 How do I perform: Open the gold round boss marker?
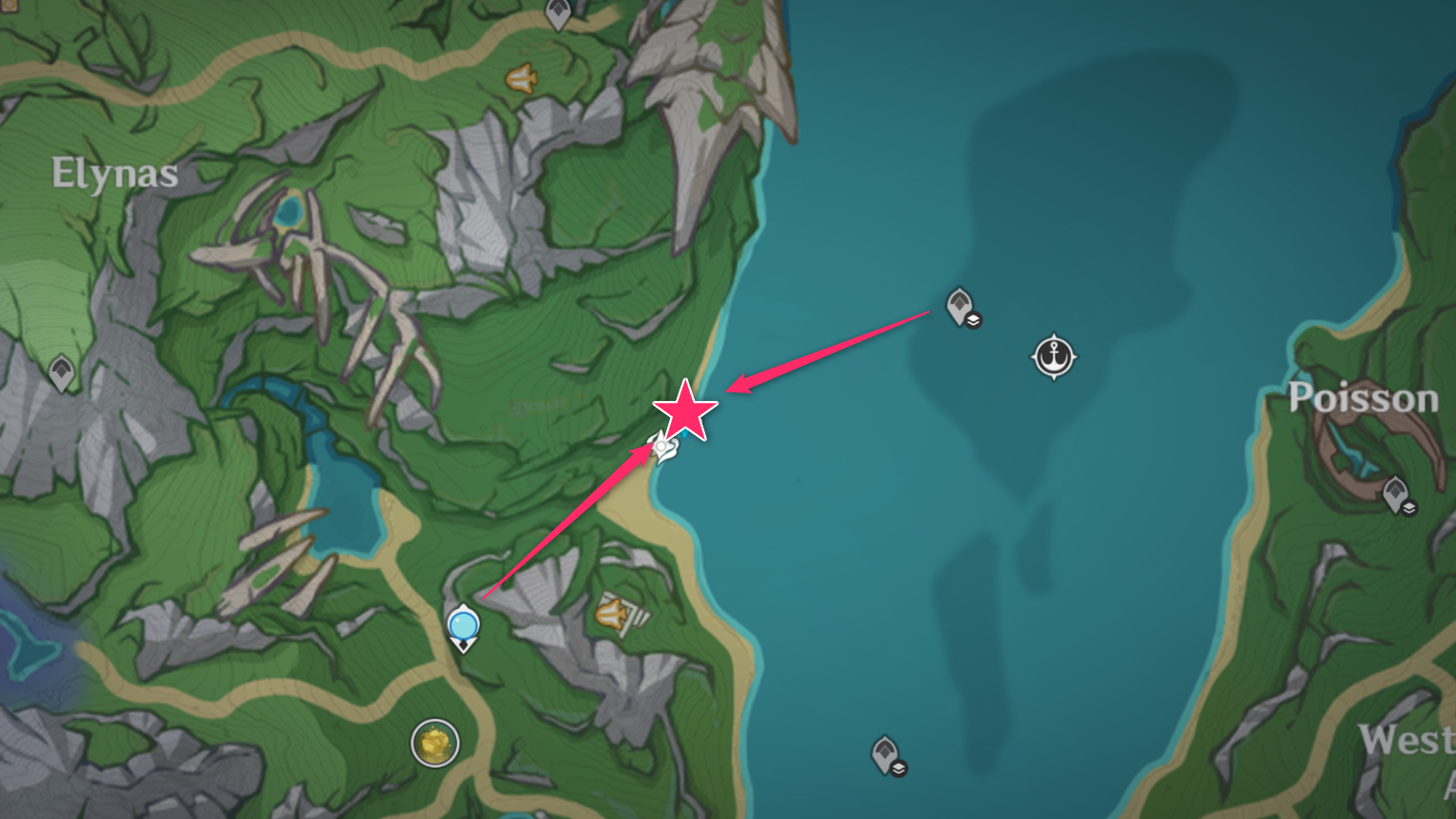[x=435, y=742]
